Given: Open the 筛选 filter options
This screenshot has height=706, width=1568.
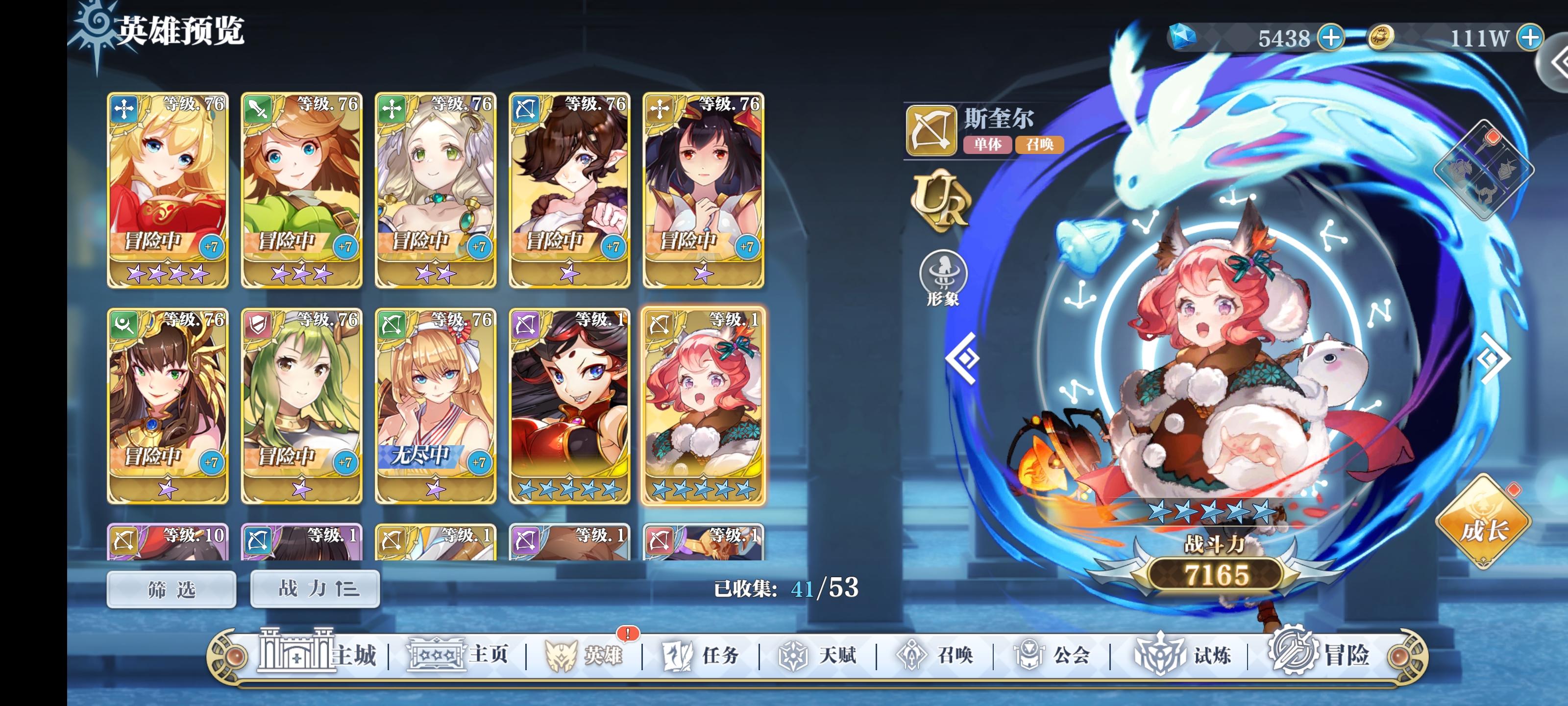Looking at the screenshot, I should coord(172,588).
